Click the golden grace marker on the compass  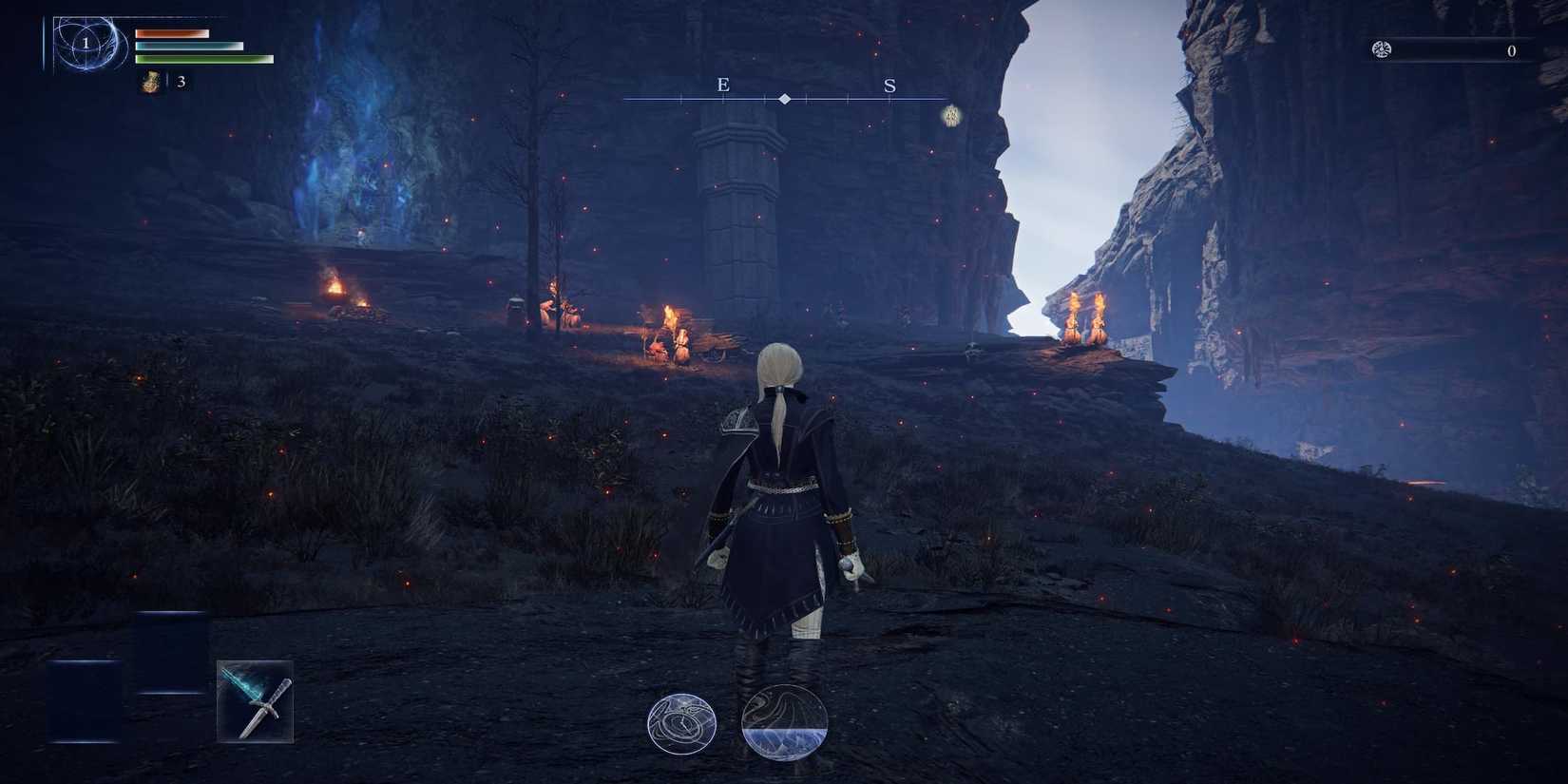(948, 114)
